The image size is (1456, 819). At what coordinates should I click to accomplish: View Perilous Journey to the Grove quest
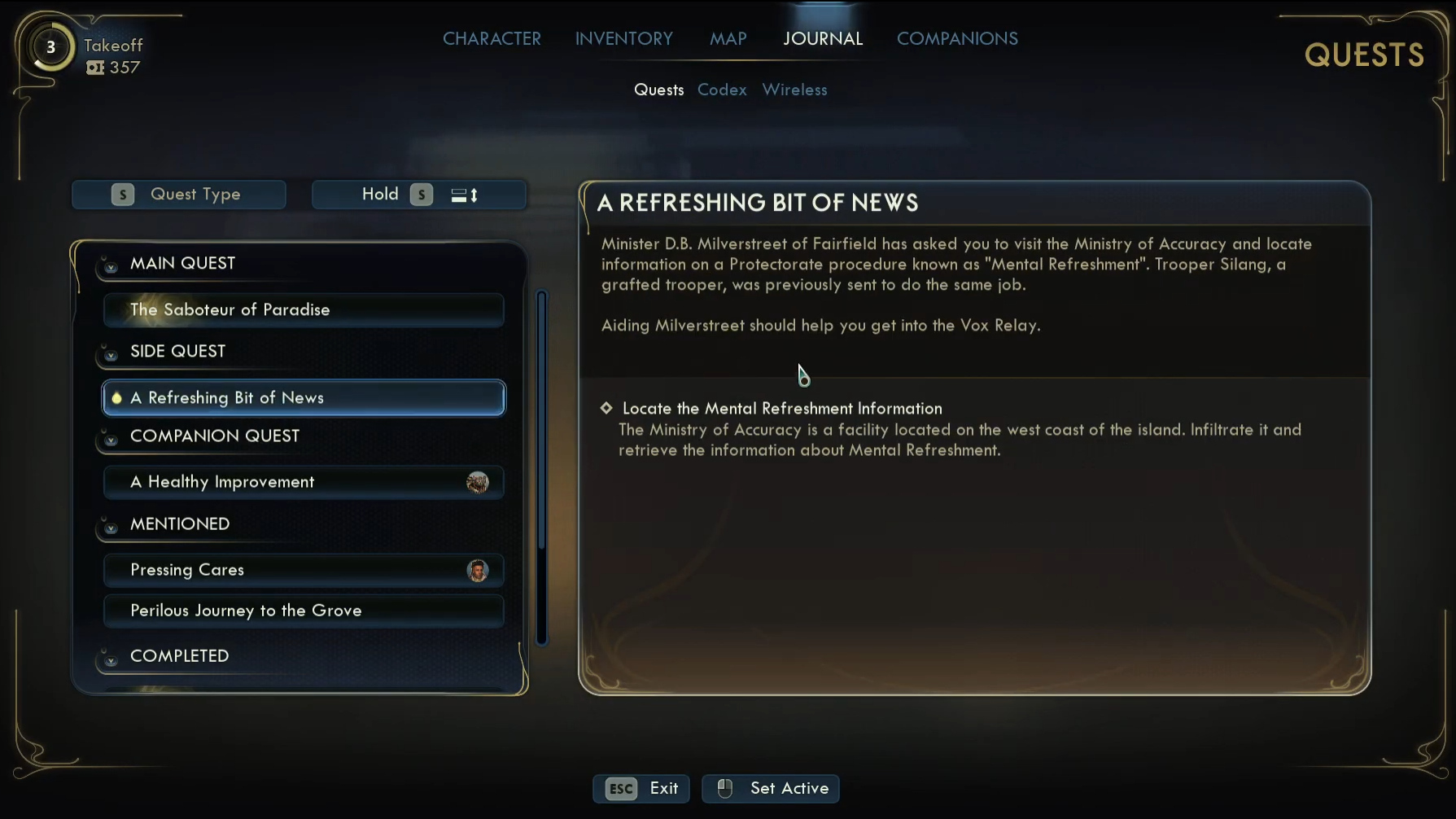click(x=303, y=611)
